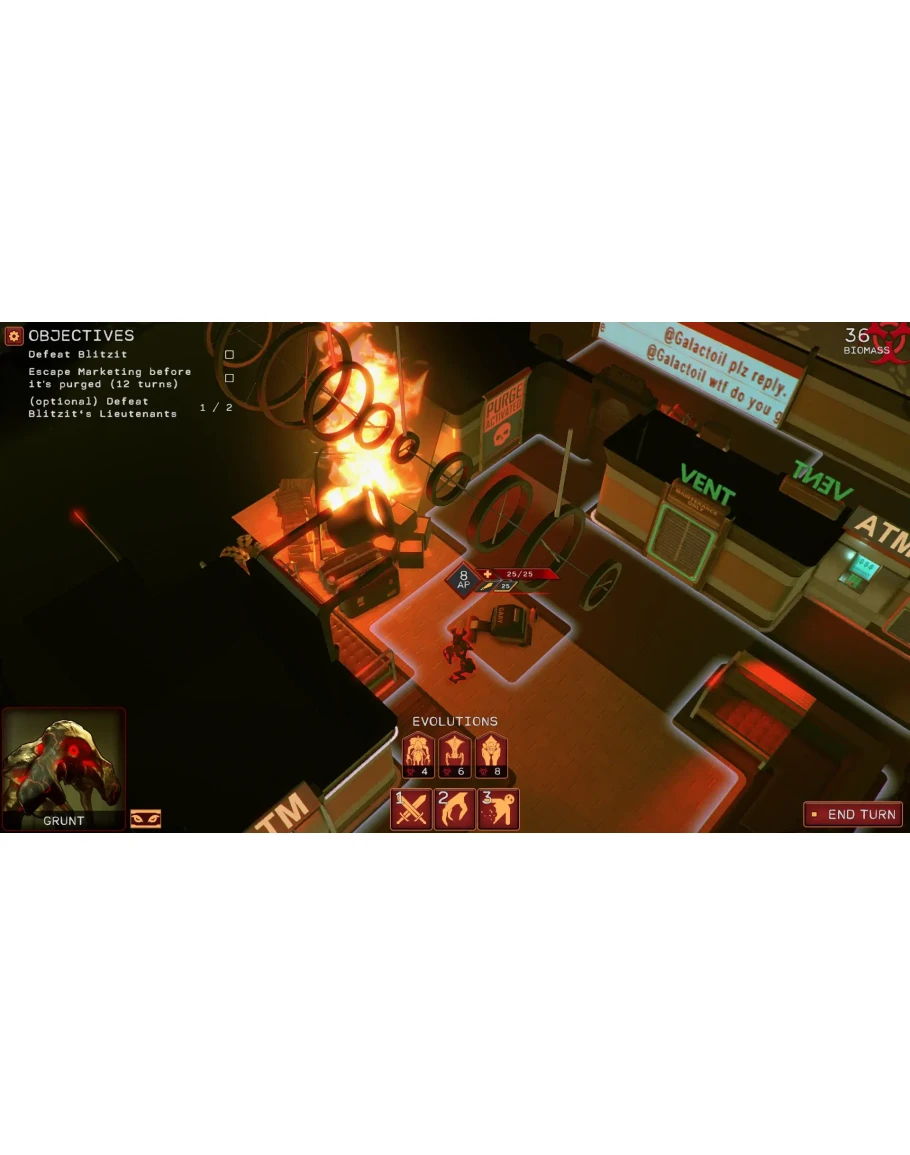Use the clawed hand ability
910x1155 pixels.
point(454,809)
